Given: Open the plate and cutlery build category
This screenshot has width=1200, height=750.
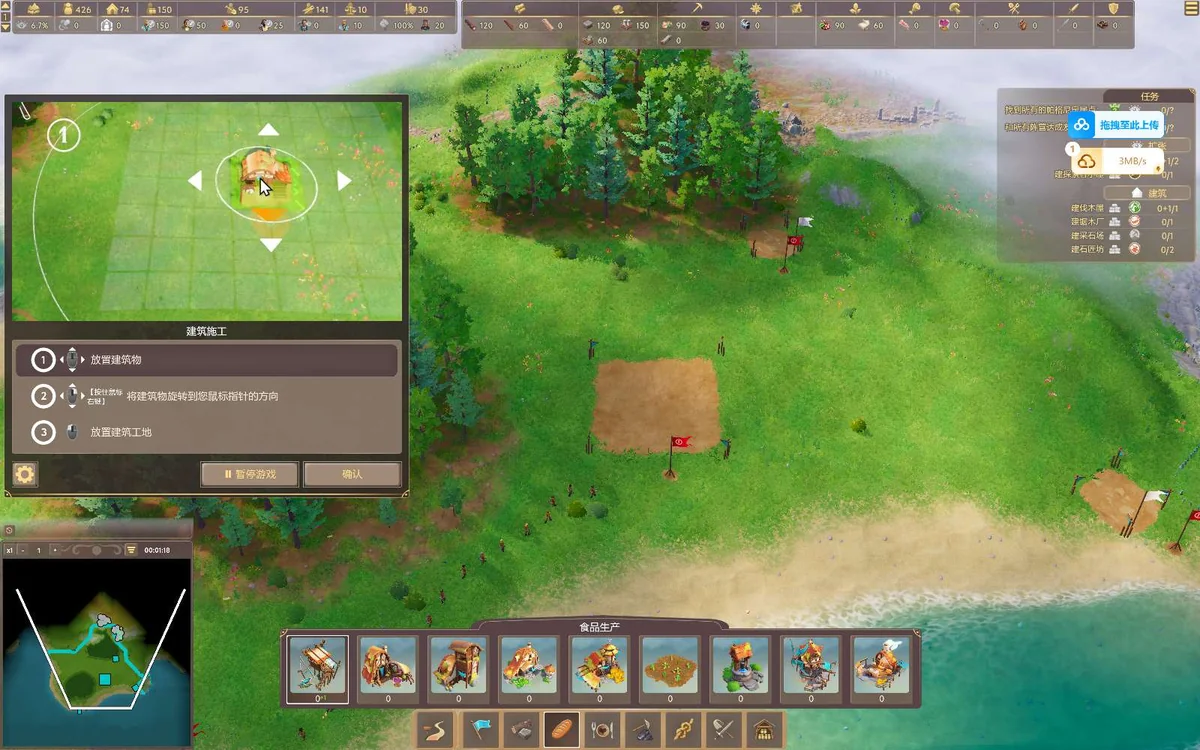Looking at the screenshot, I should click(602, 730).
